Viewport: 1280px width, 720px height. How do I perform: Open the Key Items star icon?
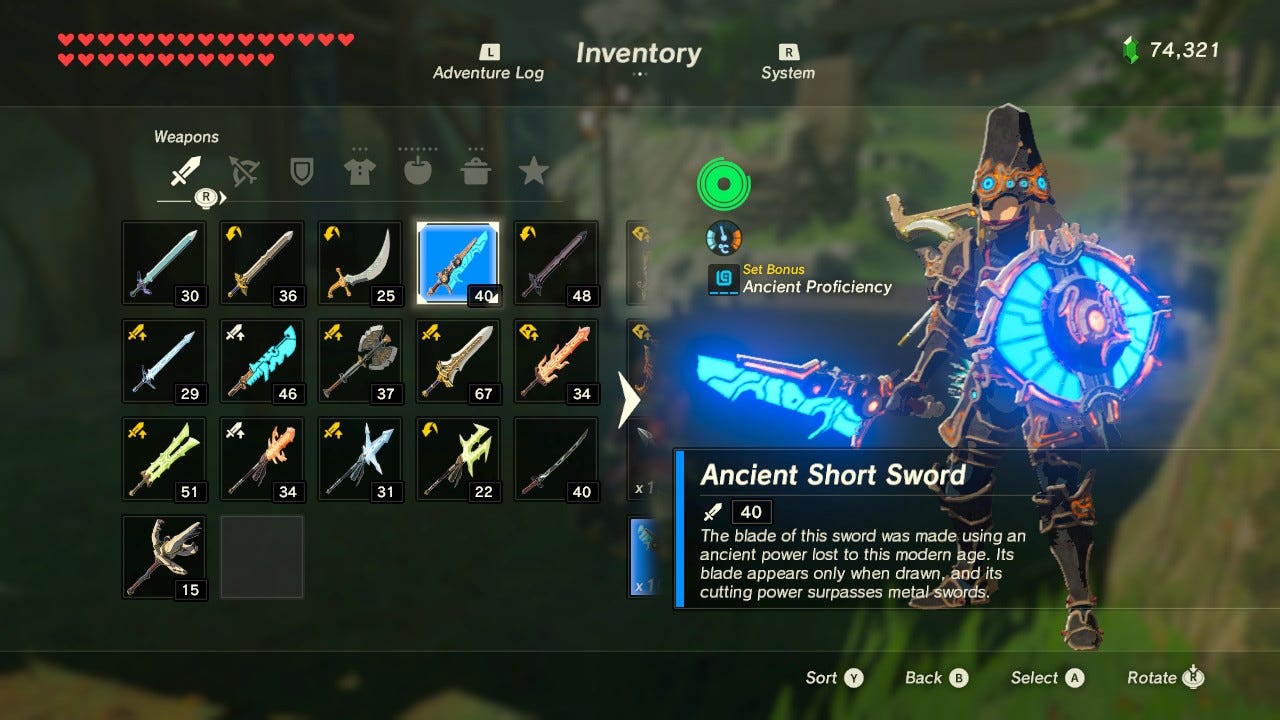coord(535,170)
